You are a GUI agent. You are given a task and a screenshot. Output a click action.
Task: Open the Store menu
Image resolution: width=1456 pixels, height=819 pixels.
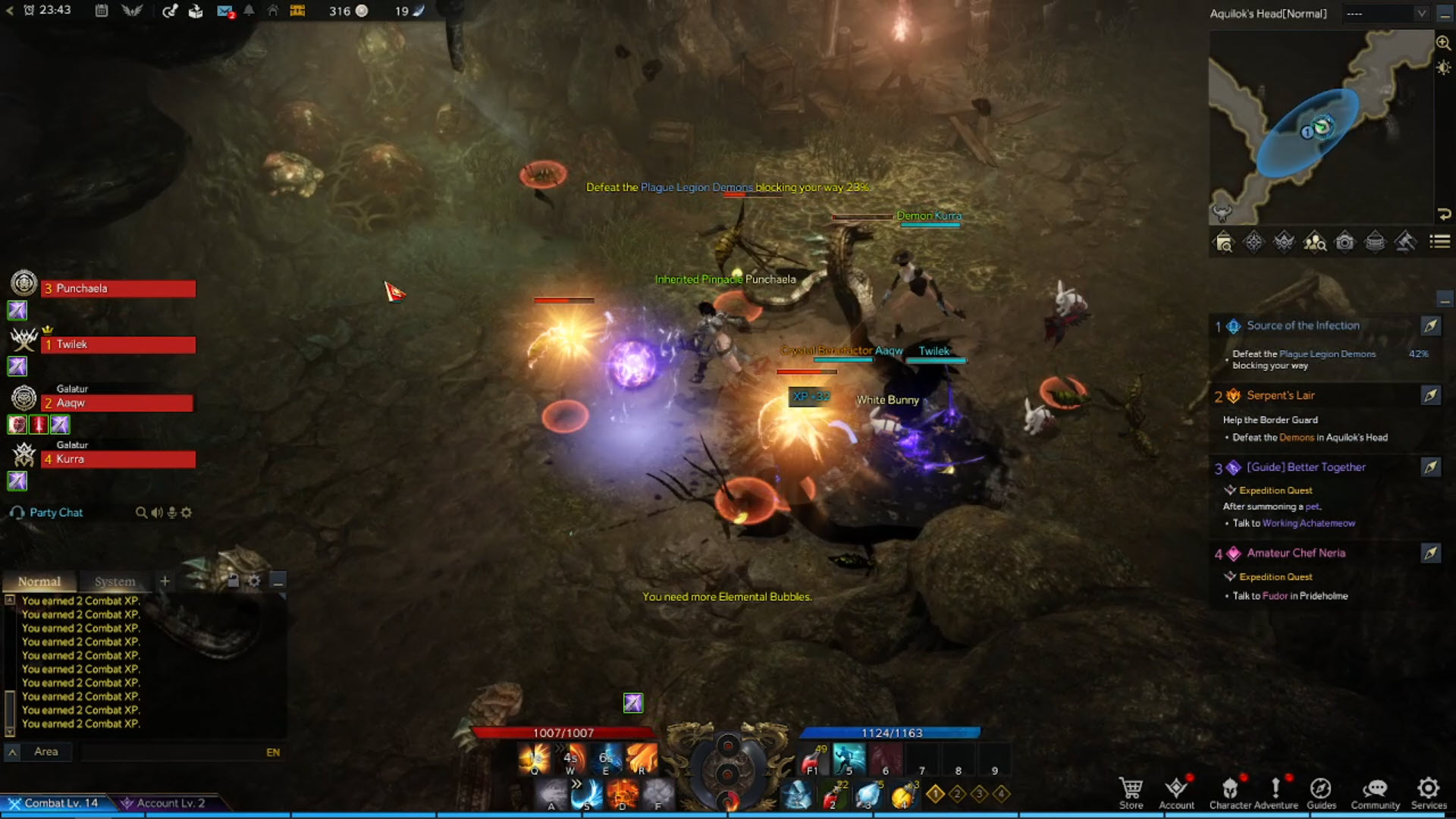click(1131, 792)
